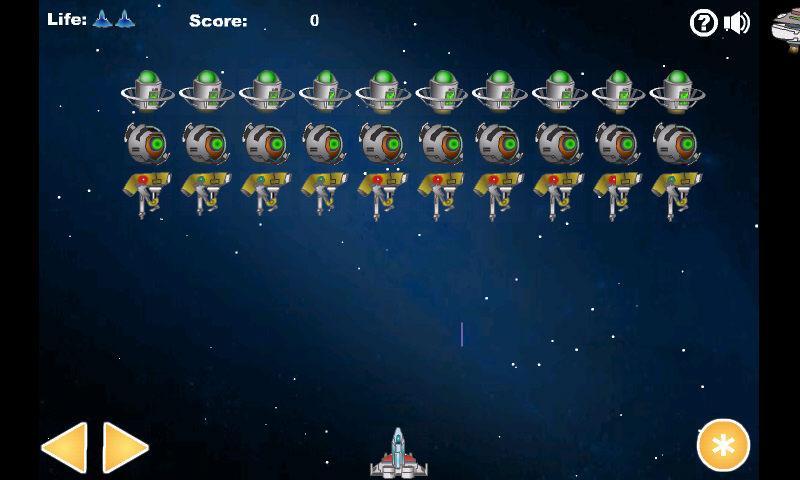Toggle the sound speaker icon
Viewport: 800px width, 480px height.
coord(737,23)
